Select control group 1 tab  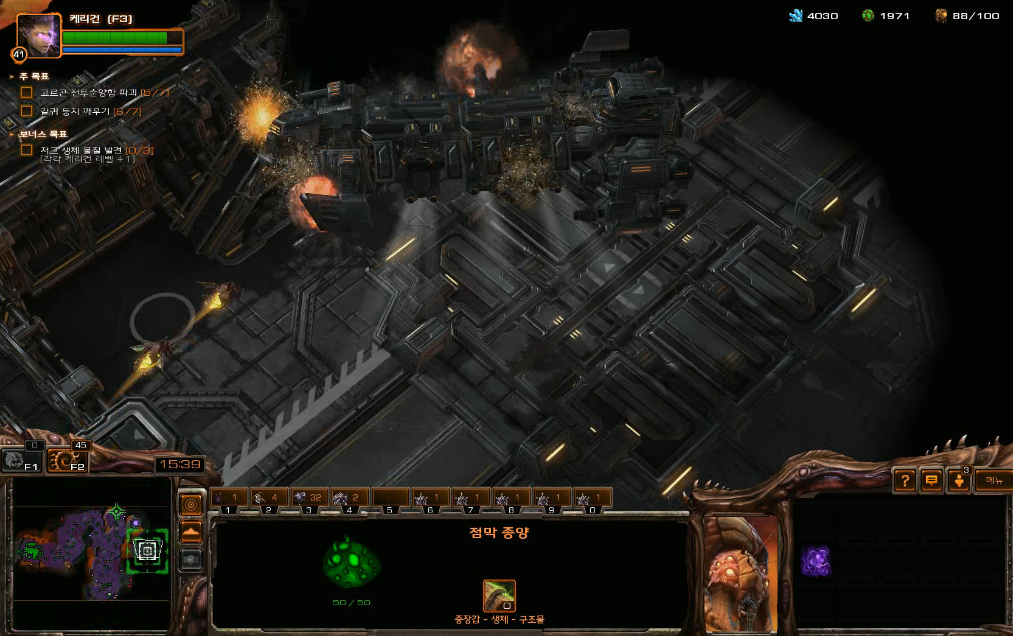pos(229,497)
